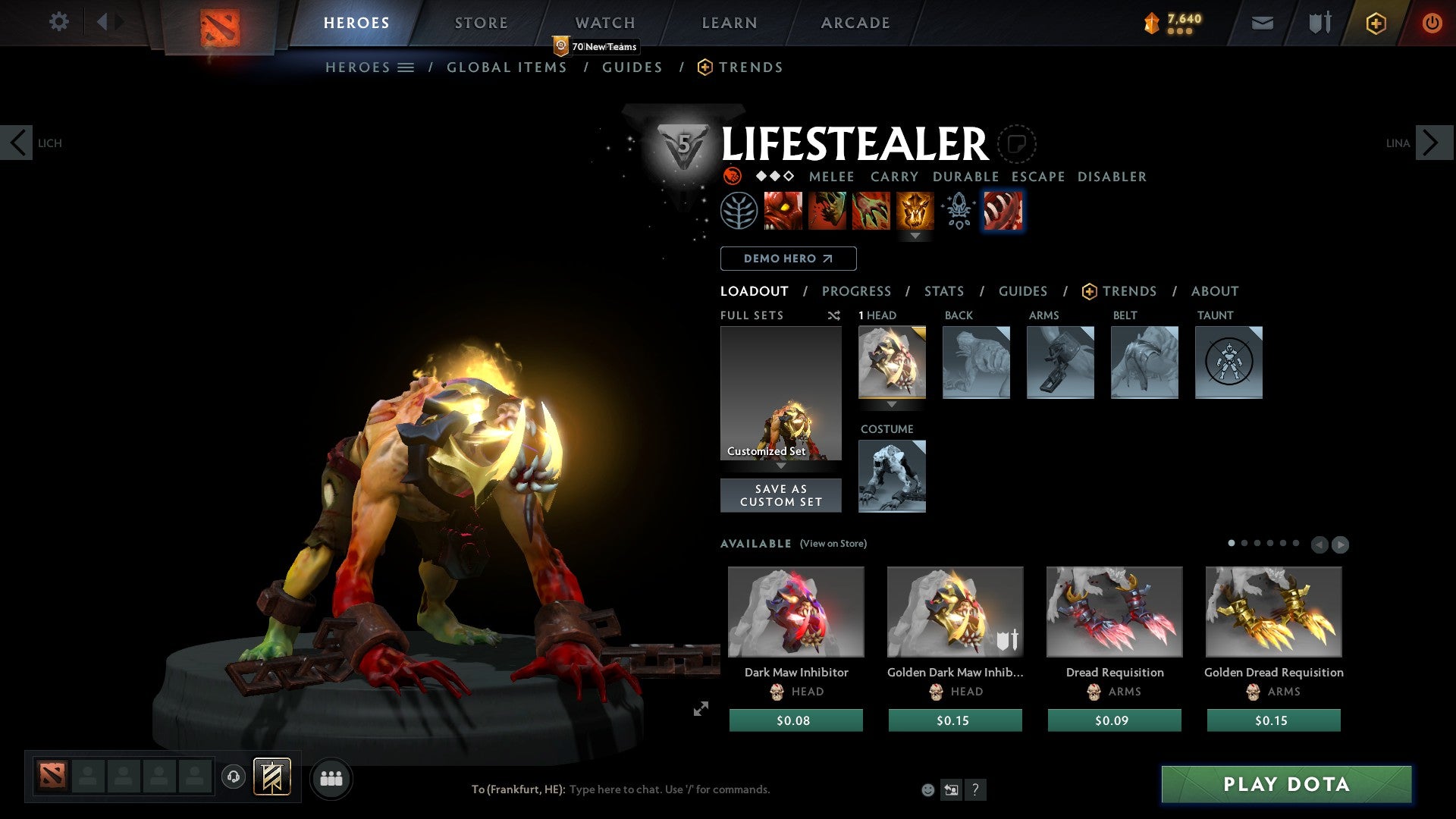Click the PLAY DOTA button
1456x819 pixels.
coord(1285,785)
